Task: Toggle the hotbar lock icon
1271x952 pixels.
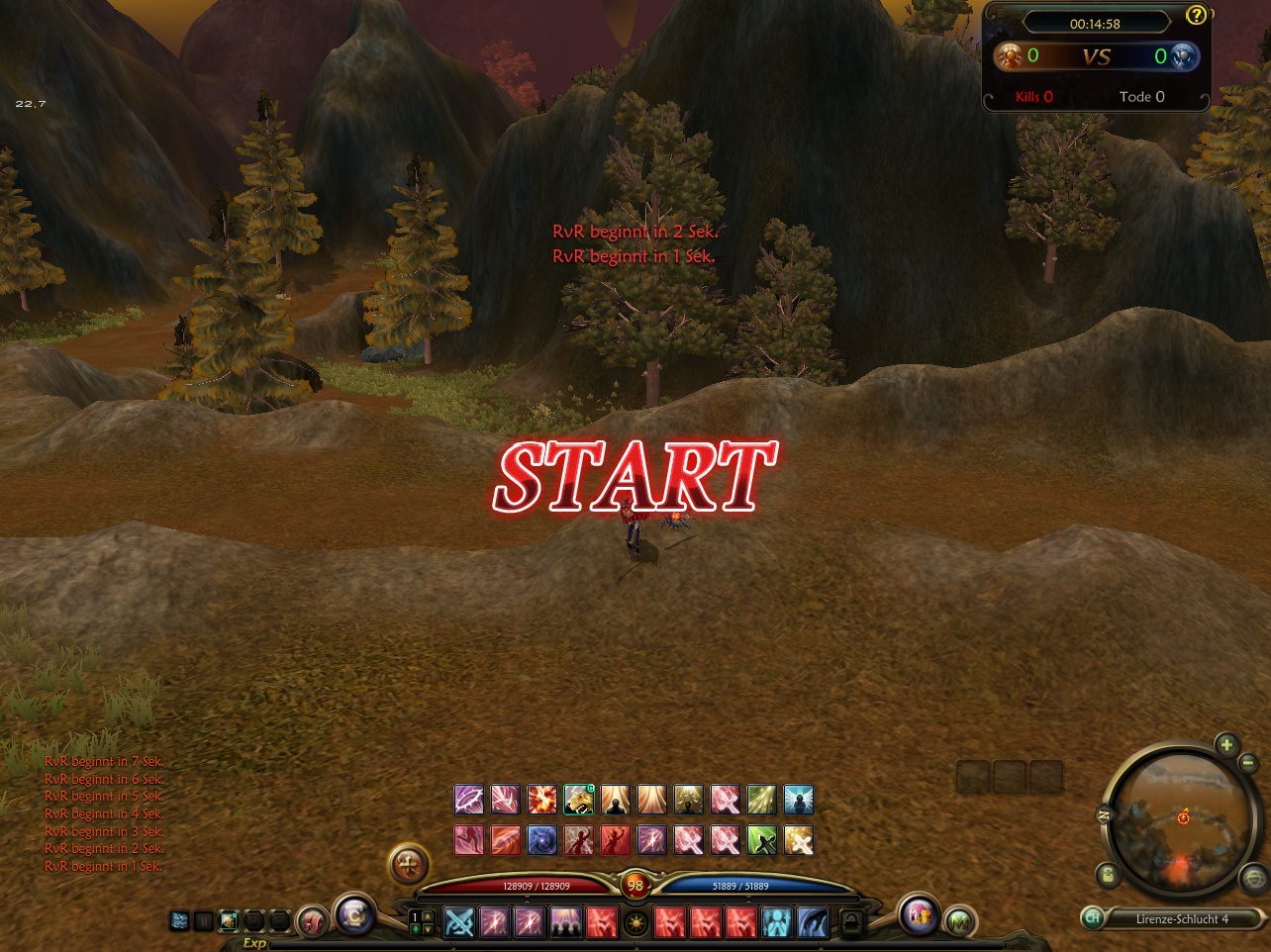Action: coord(850,922)
